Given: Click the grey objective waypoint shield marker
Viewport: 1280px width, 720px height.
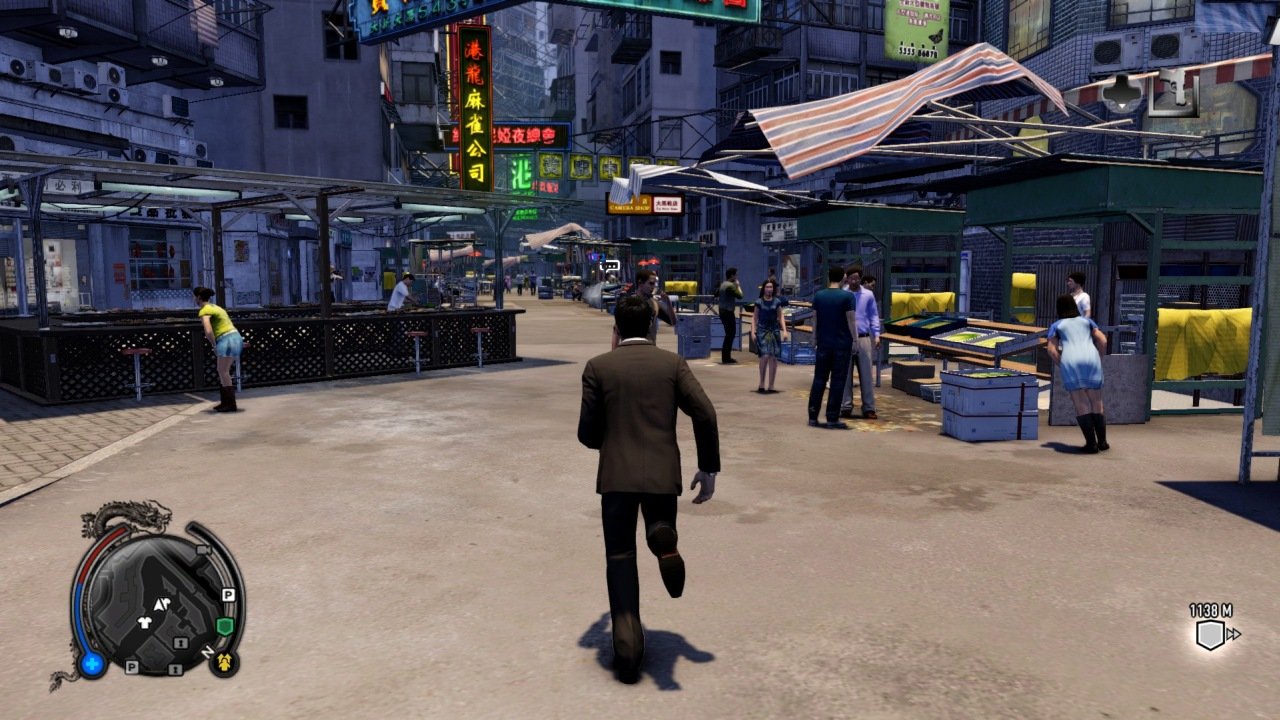Looking at the screenshot, I should coord(1210,634).
